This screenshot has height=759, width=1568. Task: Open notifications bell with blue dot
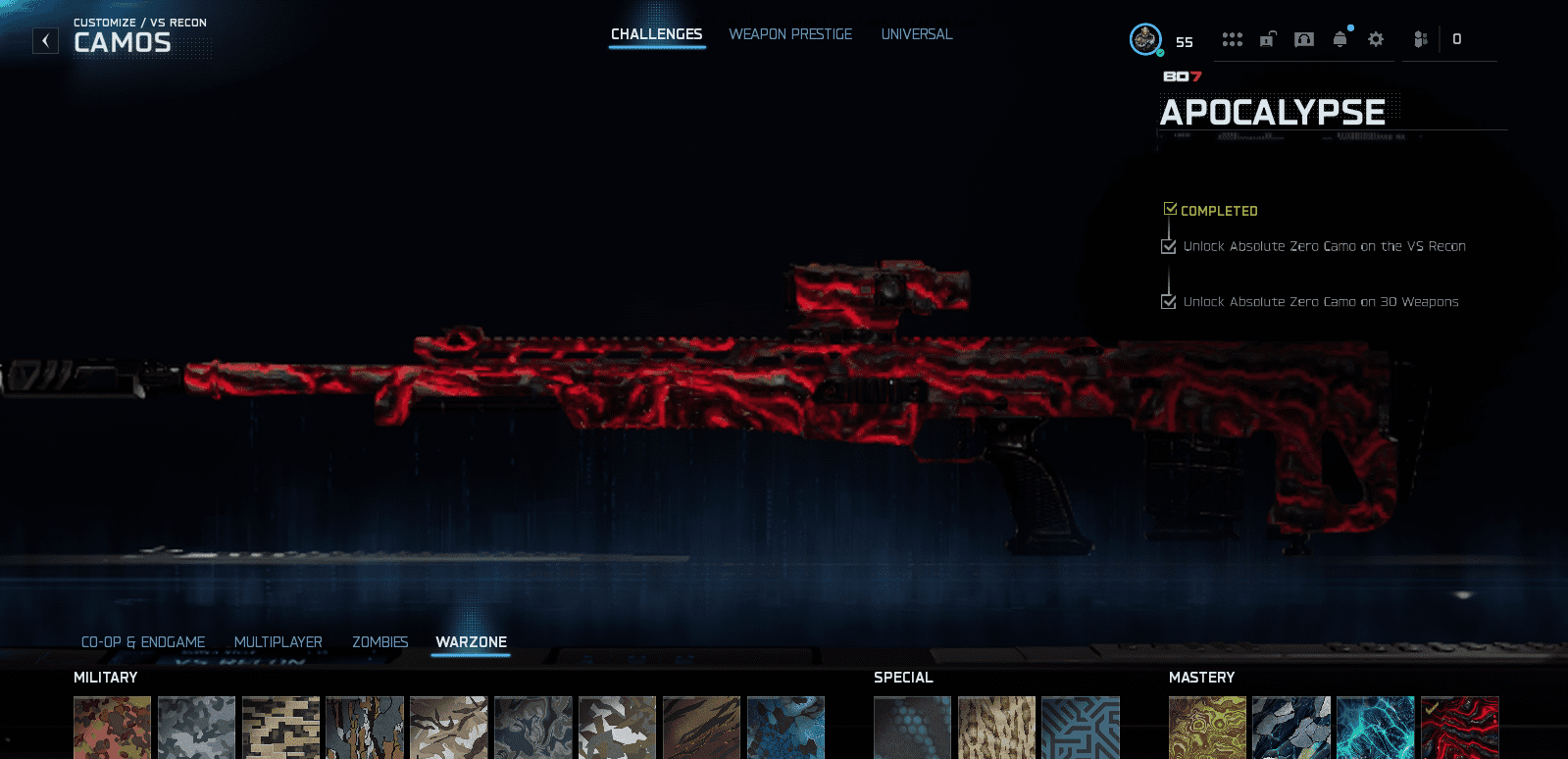(1340, 39)
